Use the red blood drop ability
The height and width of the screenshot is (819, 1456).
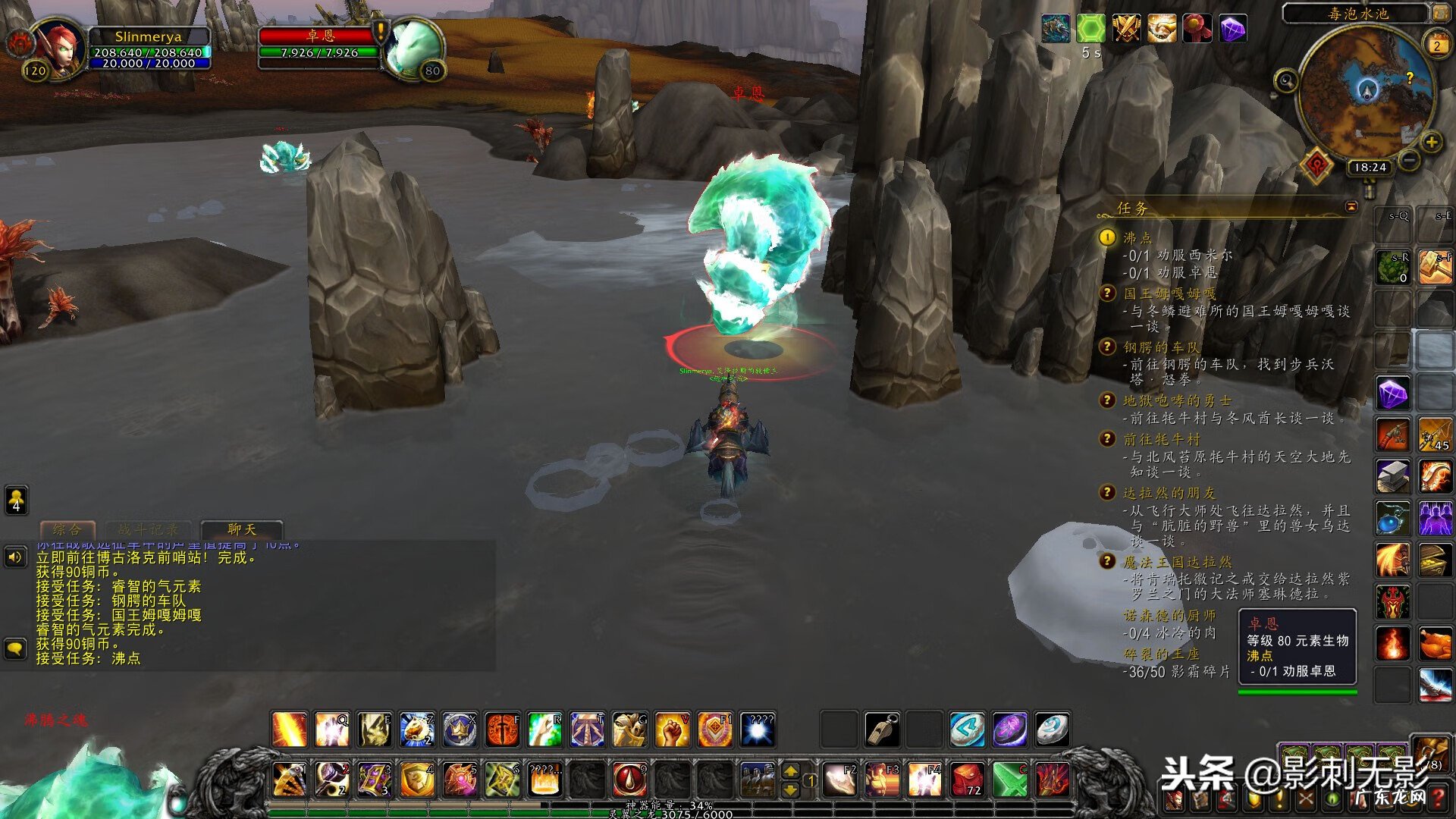point(629,780)
